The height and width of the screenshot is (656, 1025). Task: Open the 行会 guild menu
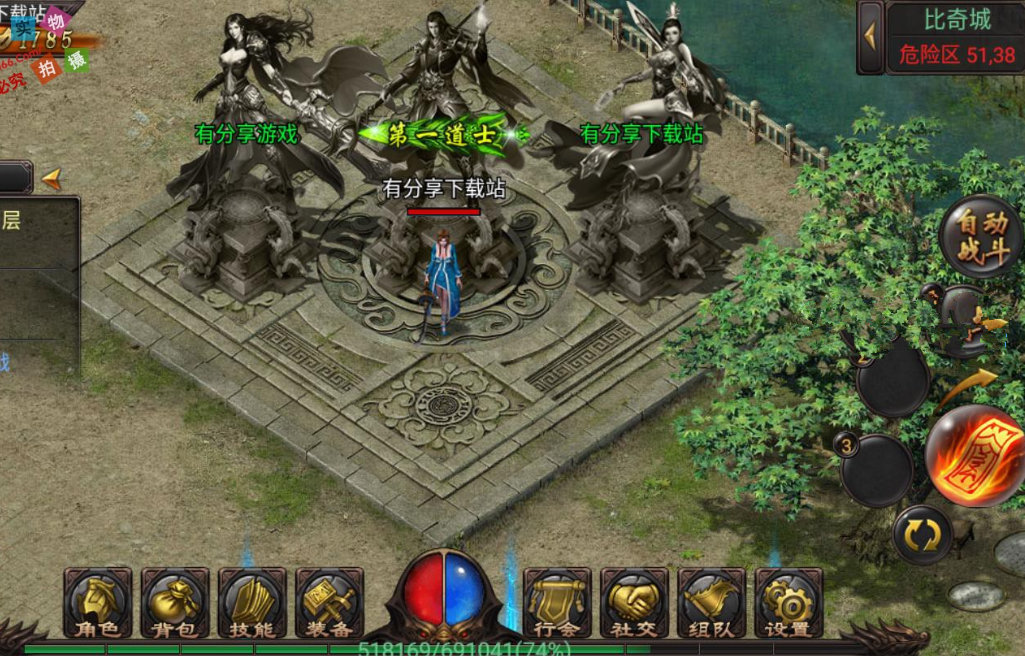(557, 604)
